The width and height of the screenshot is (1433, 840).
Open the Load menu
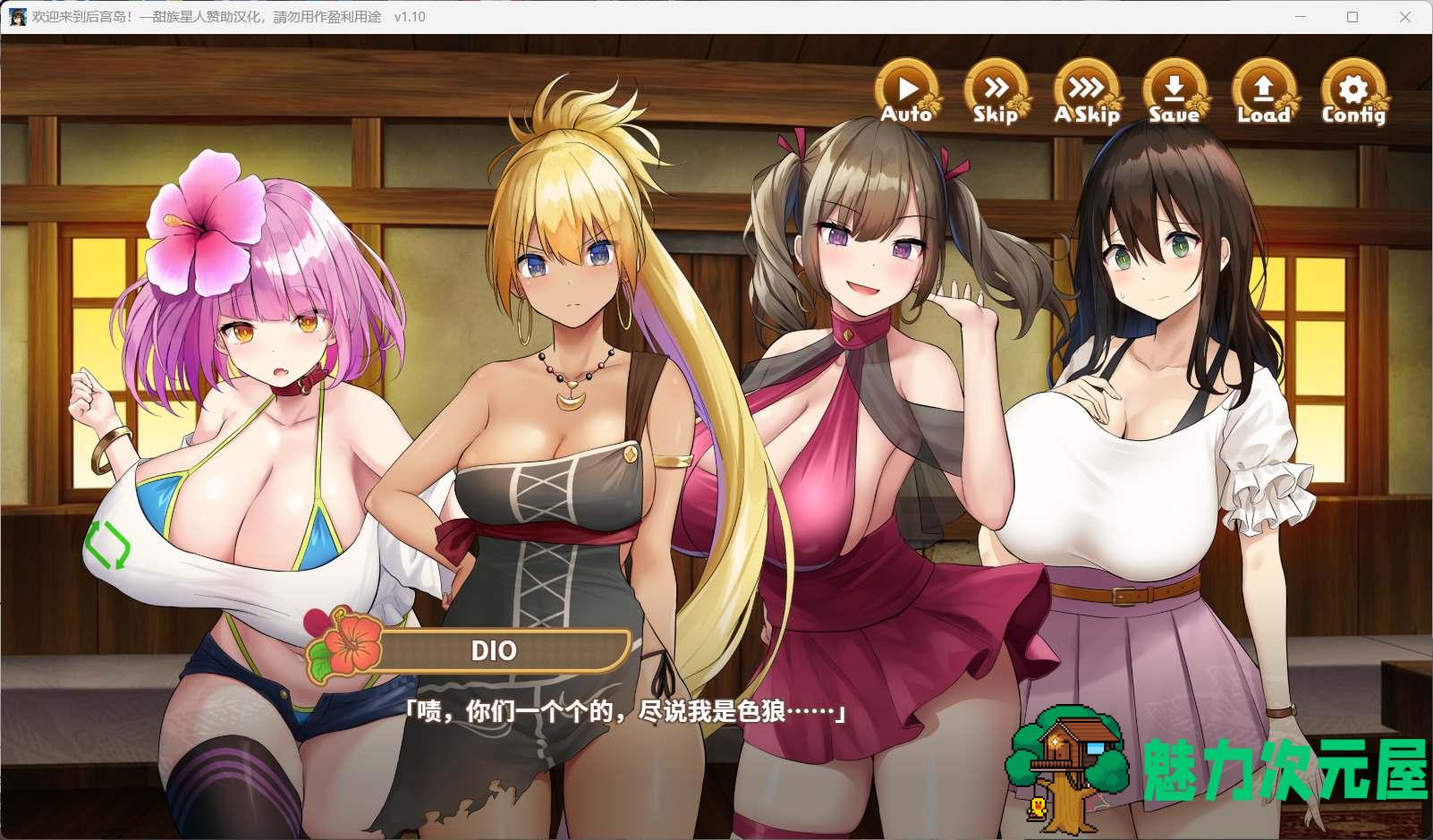pyautogui.click(x=1263, y=92)
